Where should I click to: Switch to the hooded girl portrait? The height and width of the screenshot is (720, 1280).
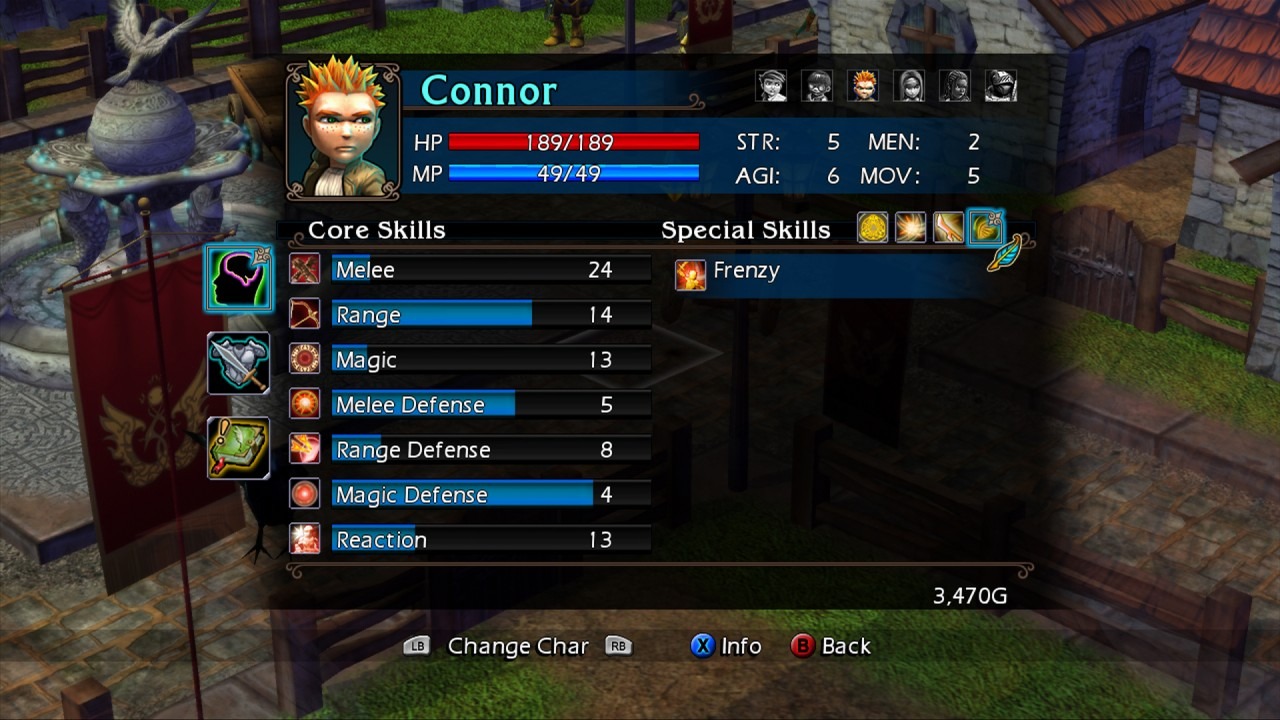(x=909, y=86)
